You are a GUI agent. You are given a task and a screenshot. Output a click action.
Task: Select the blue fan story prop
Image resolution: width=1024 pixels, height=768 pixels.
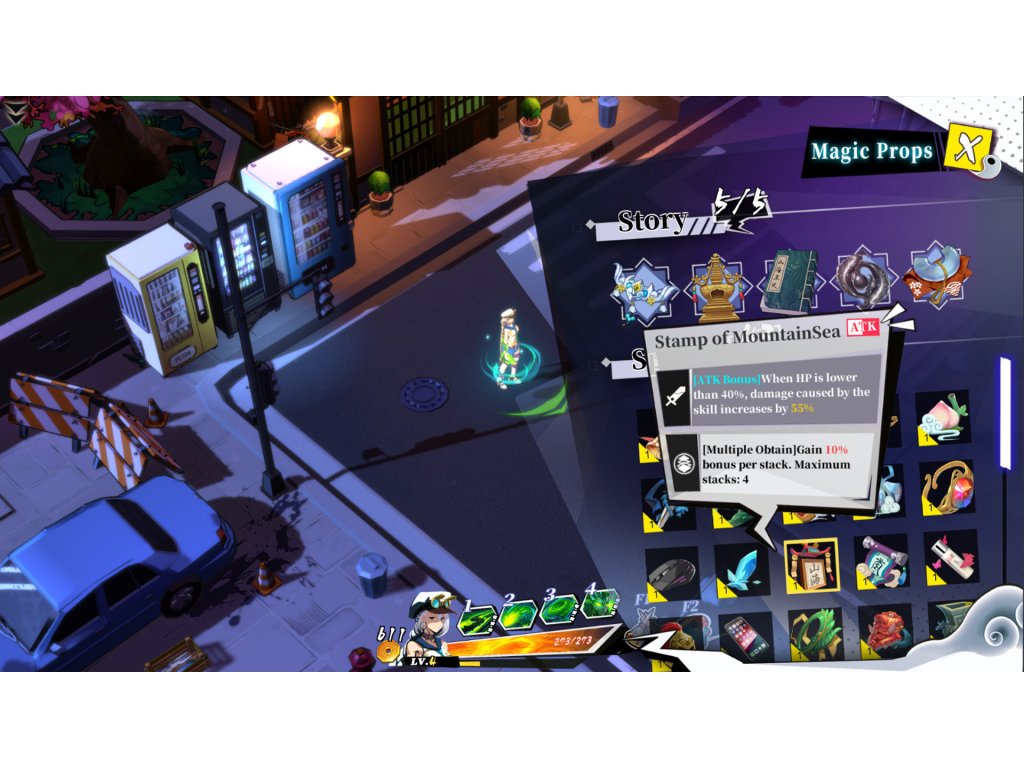(x=937, y=275)
